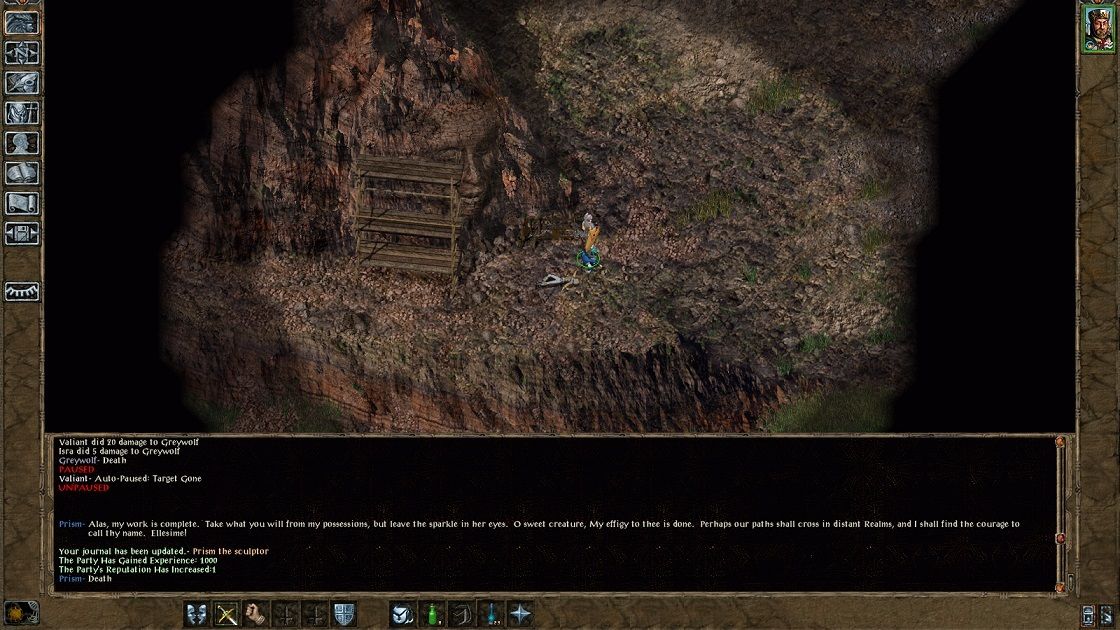The width and height of the screenshot is (1120, 630).
Task: Click the dialog log scrollbar
Action: click(x=1060, y=510)
